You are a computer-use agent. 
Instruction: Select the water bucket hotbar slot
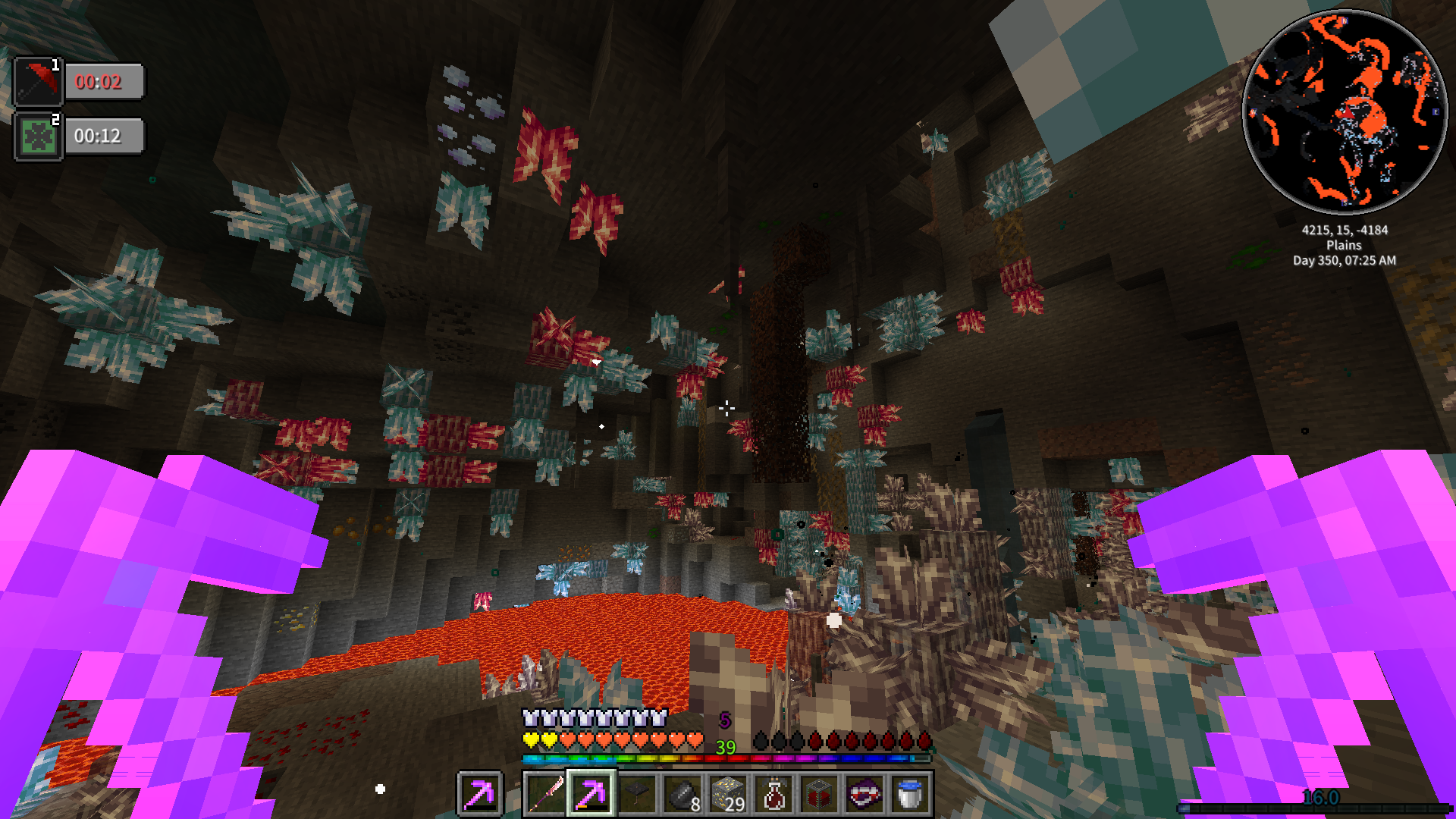910,794
